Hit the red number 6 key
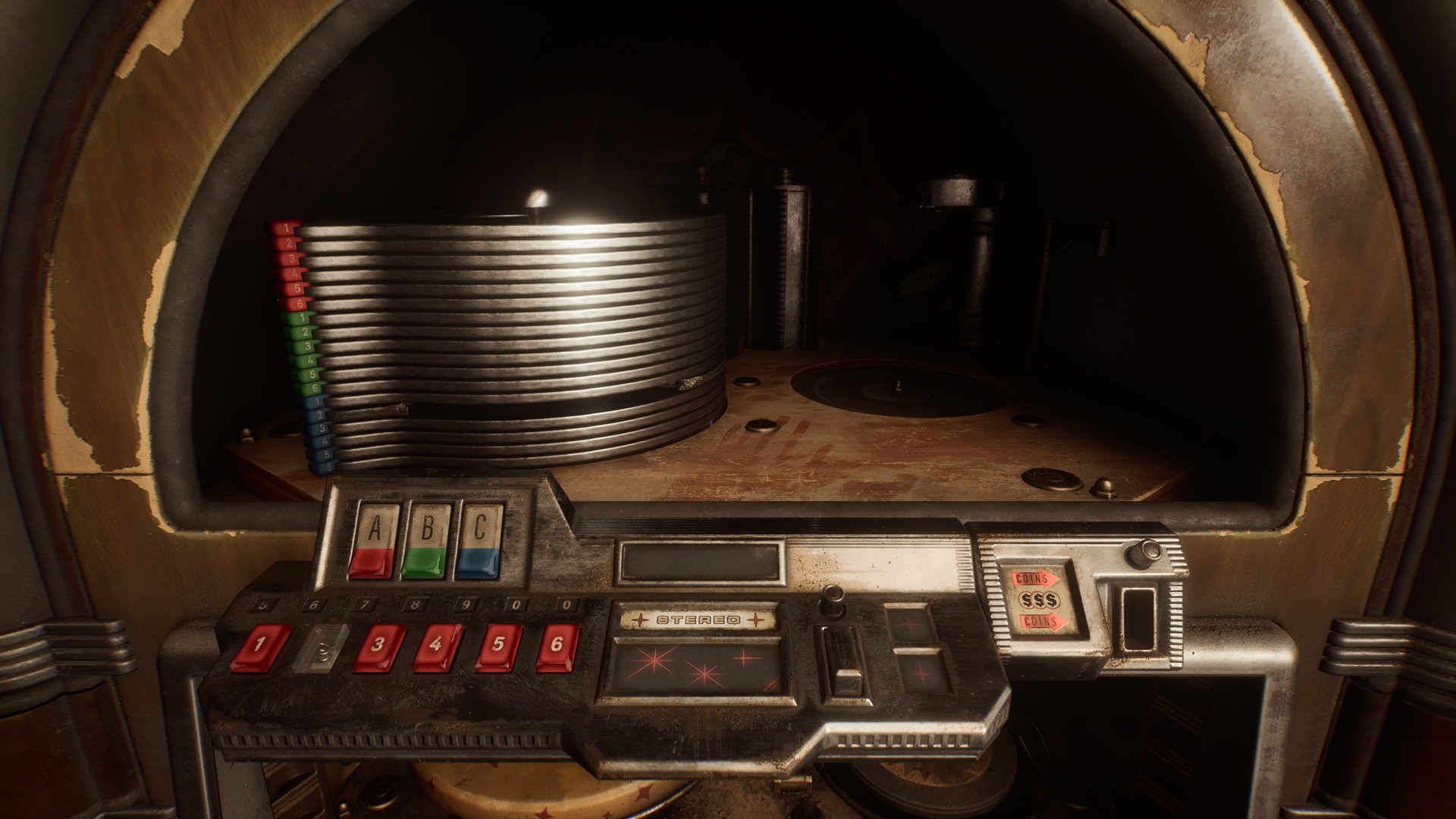 [x=557, y=647]
